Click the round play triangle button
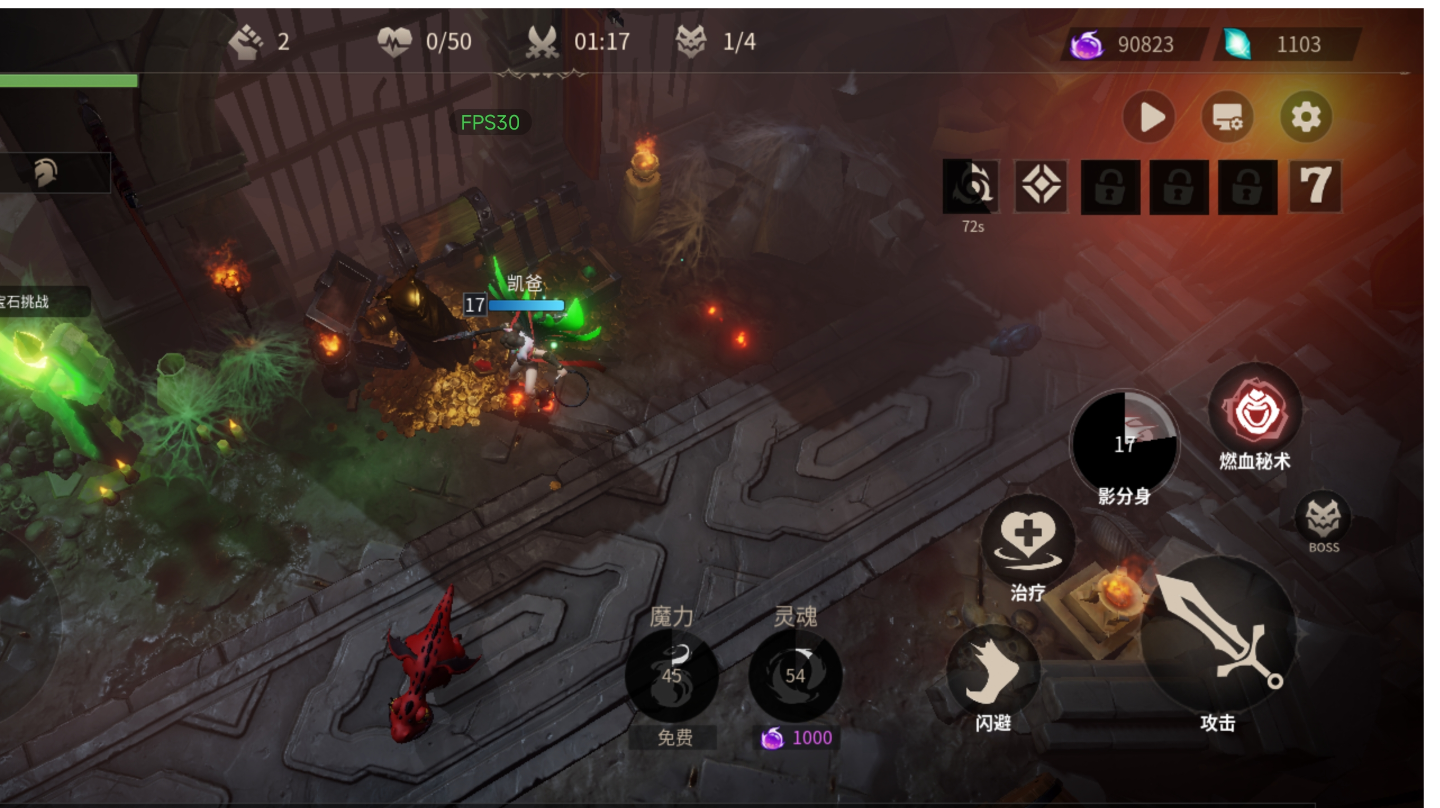 (x=1149, y=117)
